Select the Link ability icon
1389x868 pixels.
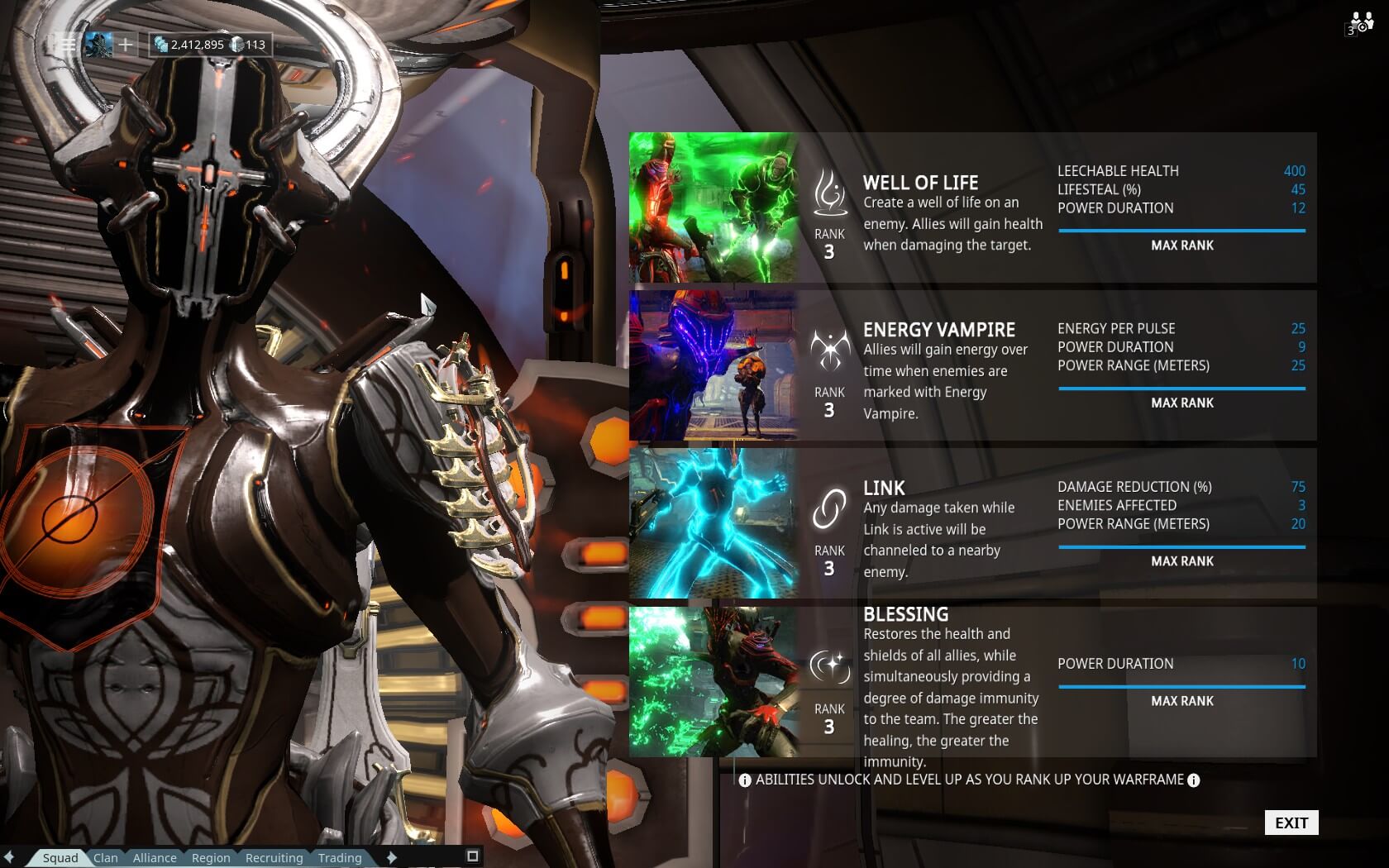829,509
